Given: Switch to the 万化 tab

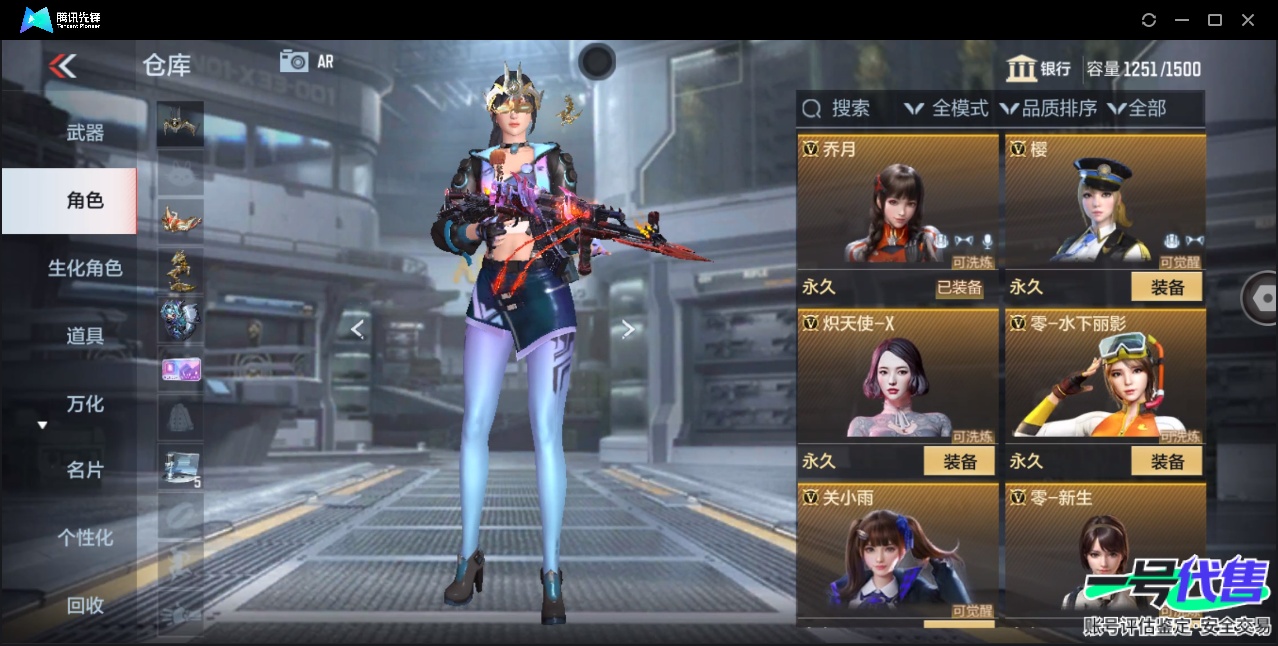Looking at the screenshot, I should coord(85,404).
